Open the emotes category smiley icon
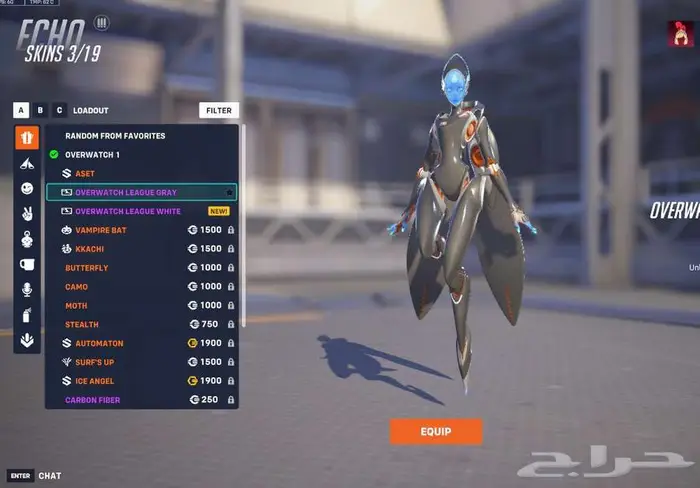 [27, 188]
